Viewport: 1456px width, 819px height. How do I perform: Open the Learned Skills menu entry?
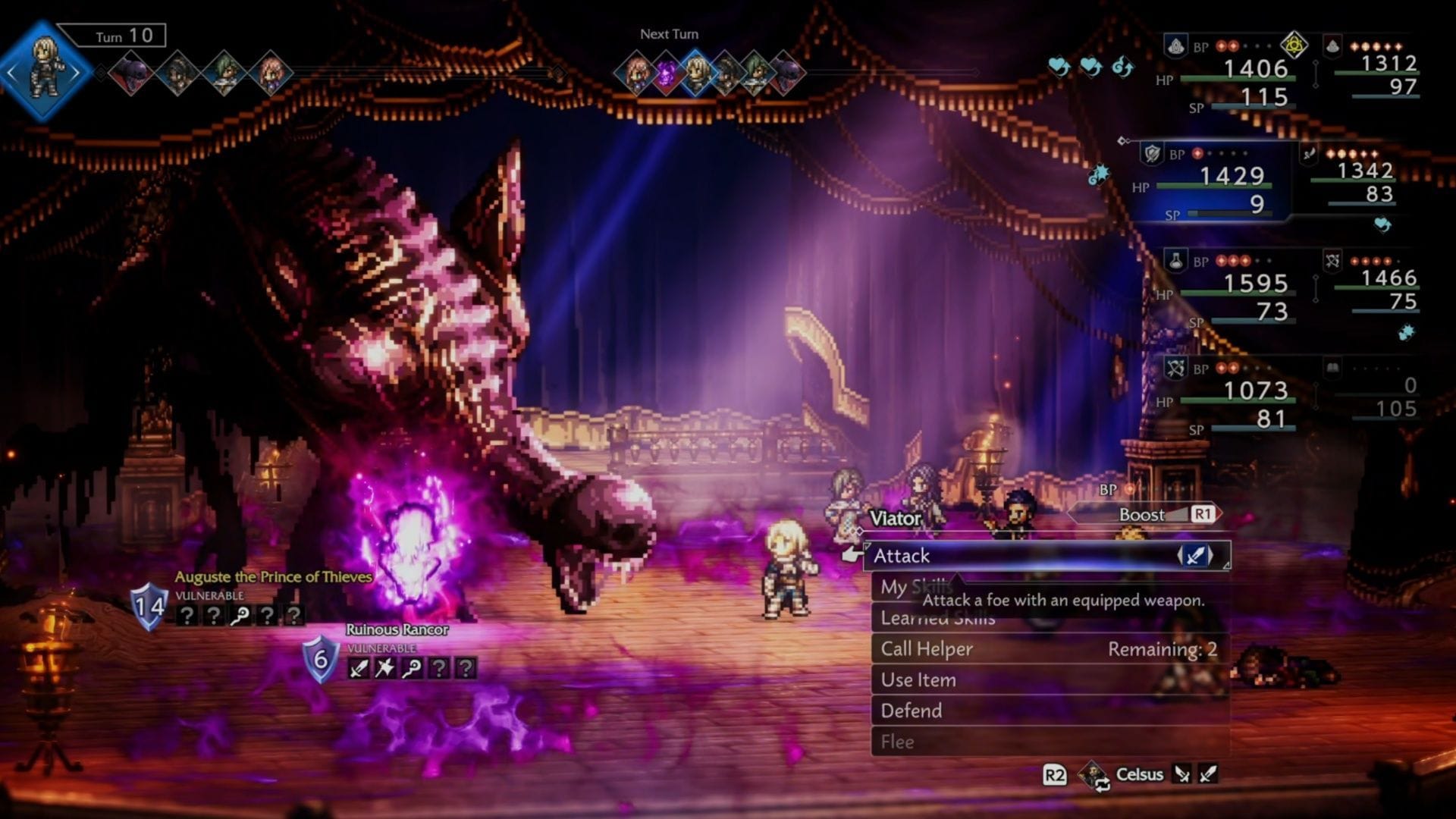(939, 617)
